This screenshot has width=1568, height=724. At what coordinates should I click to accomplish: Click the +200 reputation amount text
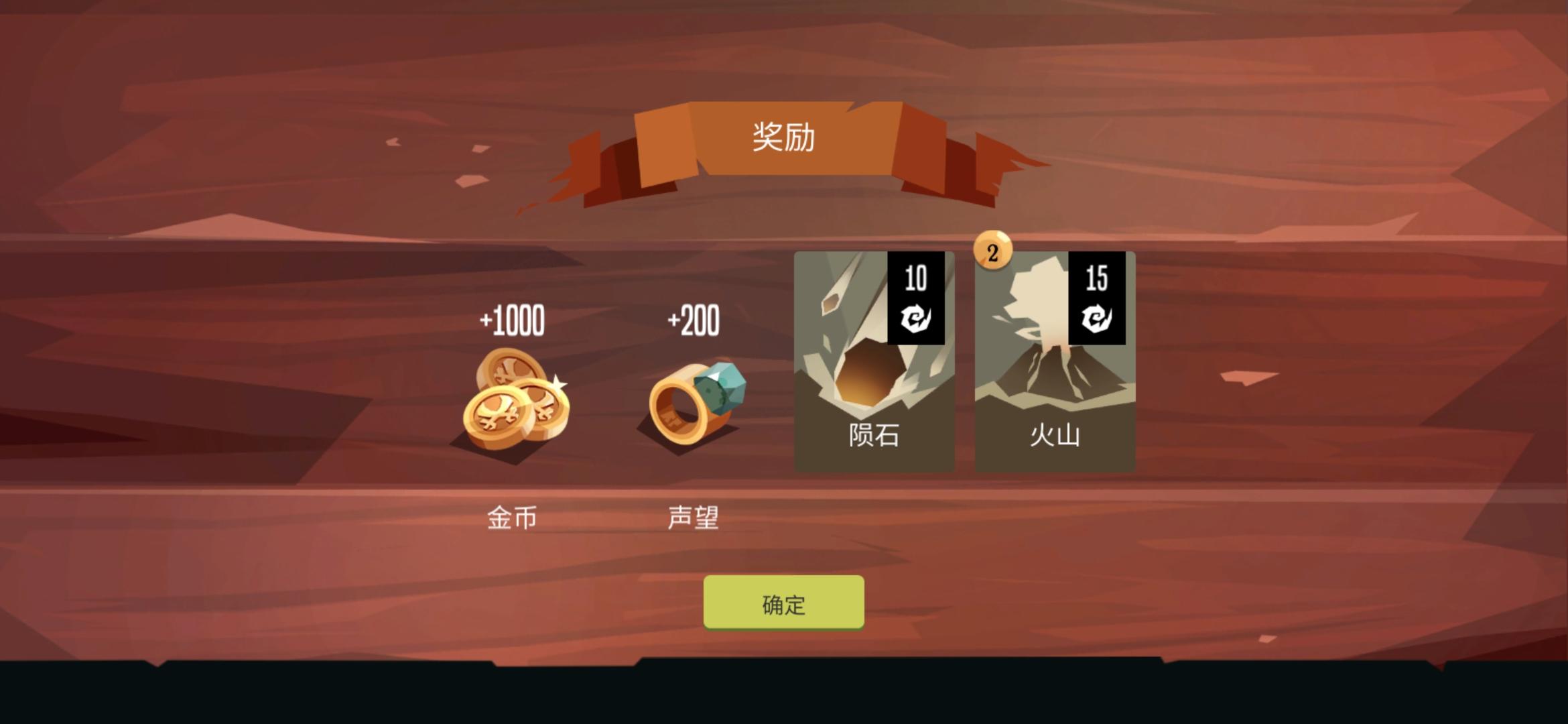click(694, 320)
